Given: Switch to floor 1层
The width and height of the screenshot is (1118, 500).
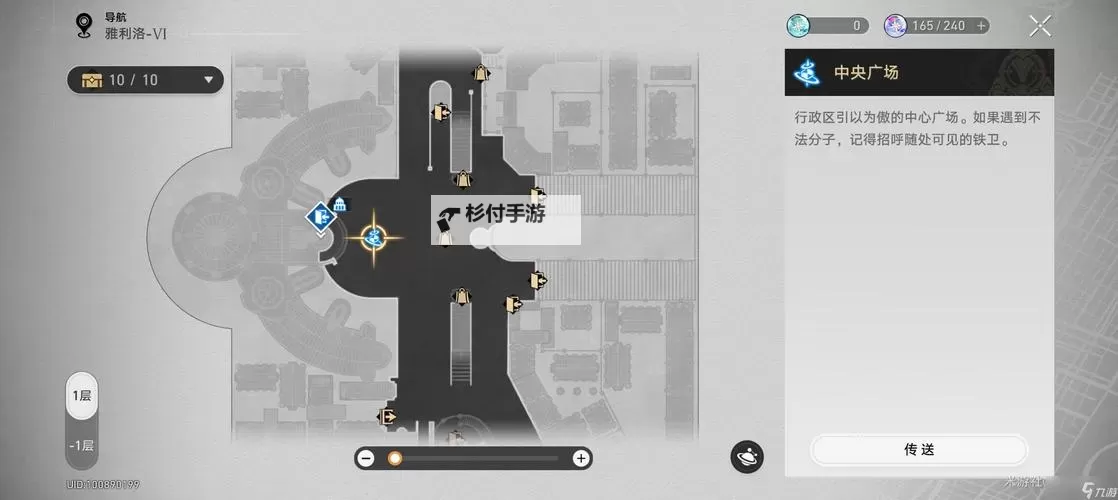Looking at the screenshot, I should 82,396.
